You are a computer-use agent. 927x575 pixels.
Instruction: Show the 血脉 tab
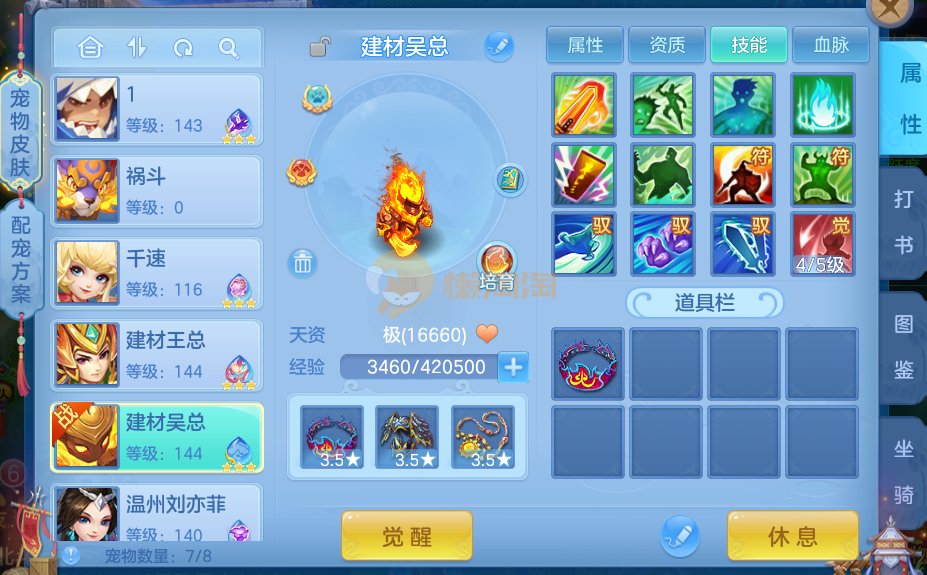830,45
